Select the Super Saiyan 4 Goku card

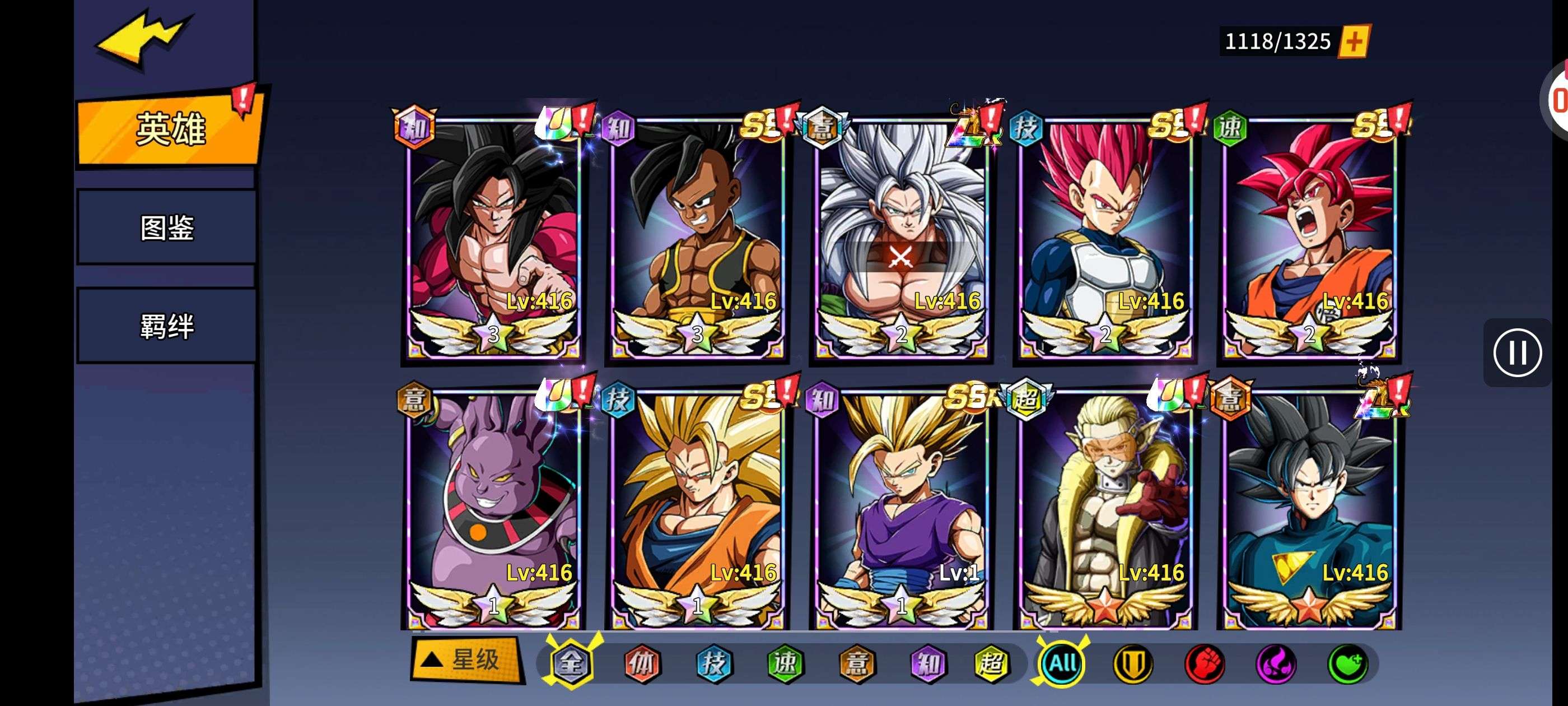click(493, 238)
